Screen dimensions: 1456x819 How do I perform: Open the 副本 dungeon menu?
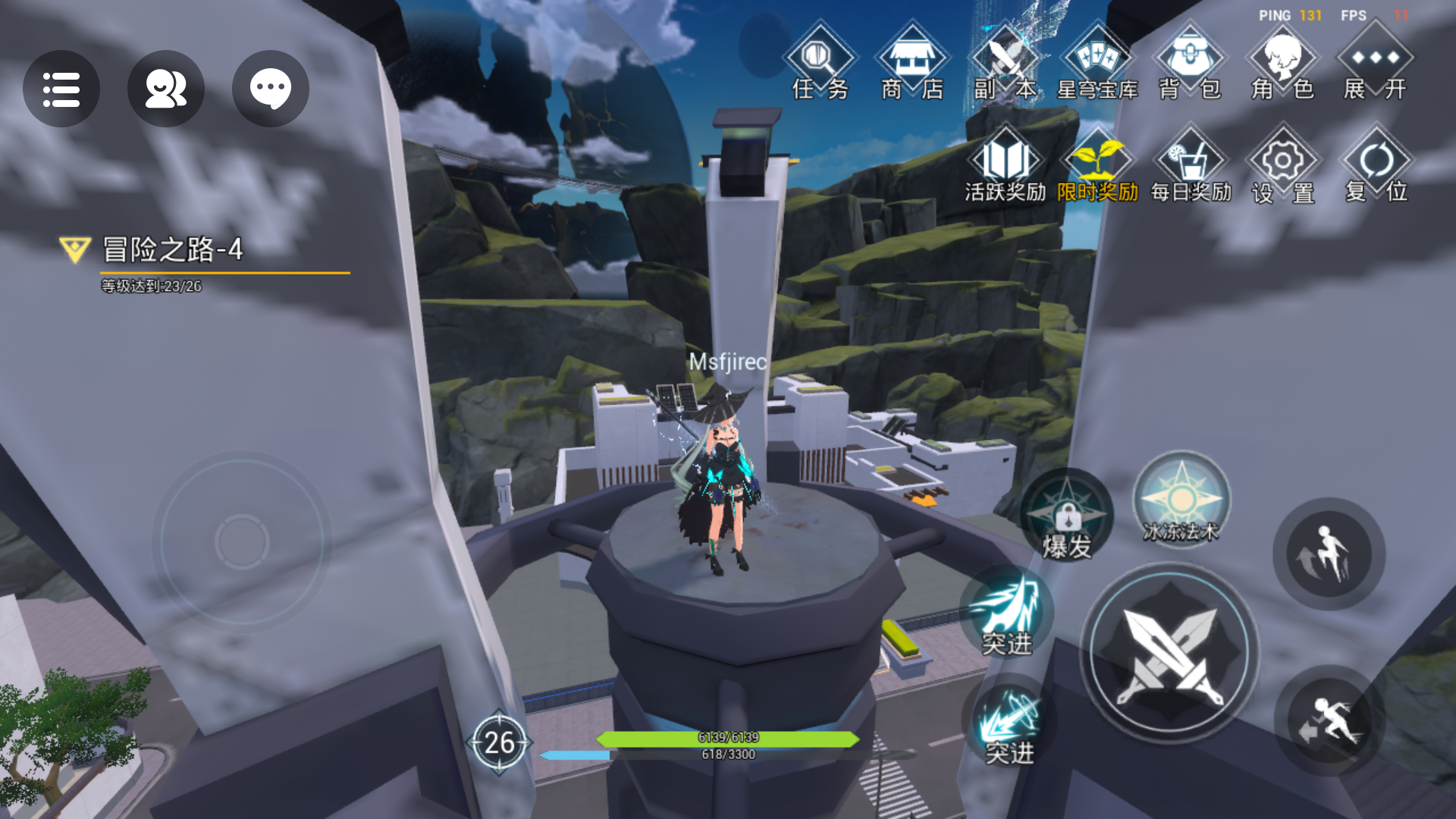coord(1005,64)
